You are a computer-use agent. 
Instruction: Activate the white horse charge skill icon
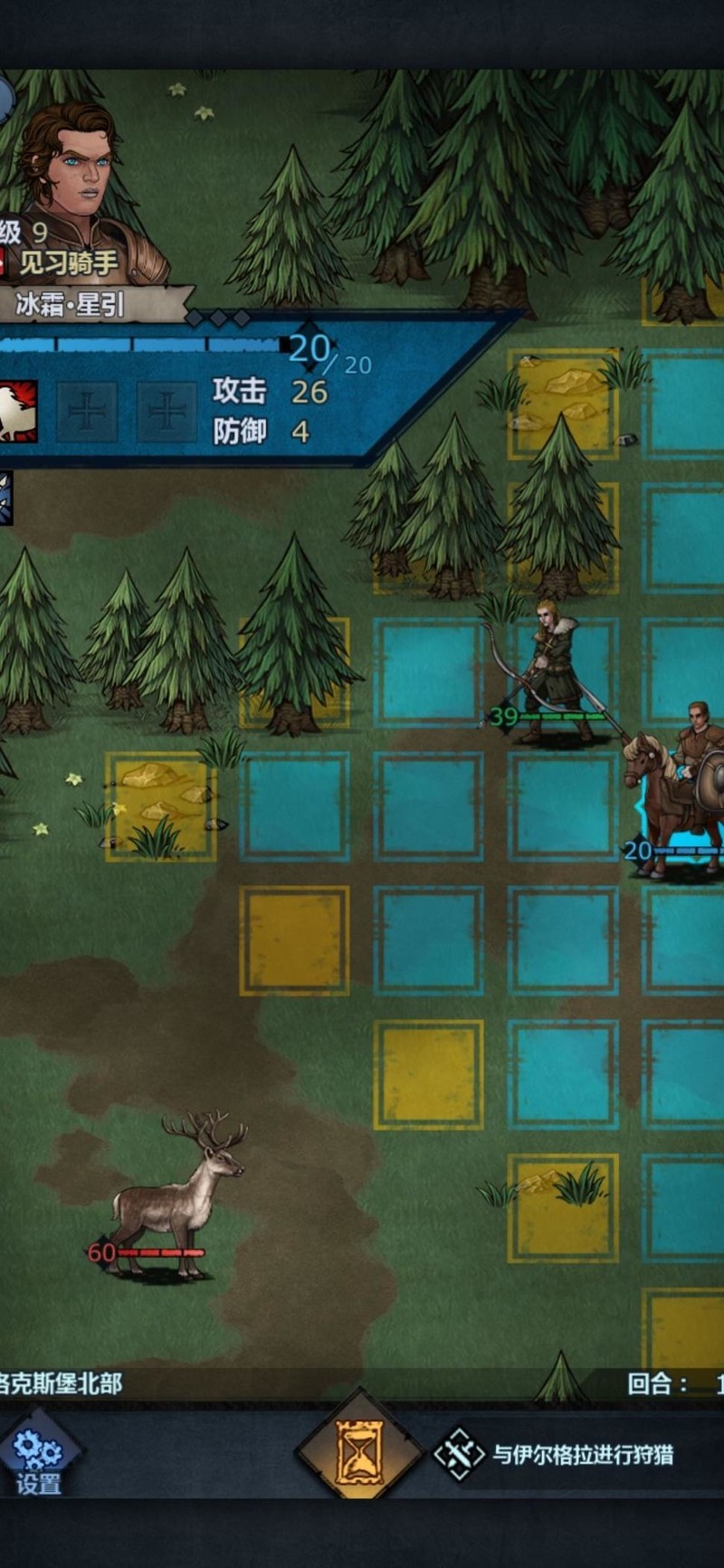pos(16,412)
